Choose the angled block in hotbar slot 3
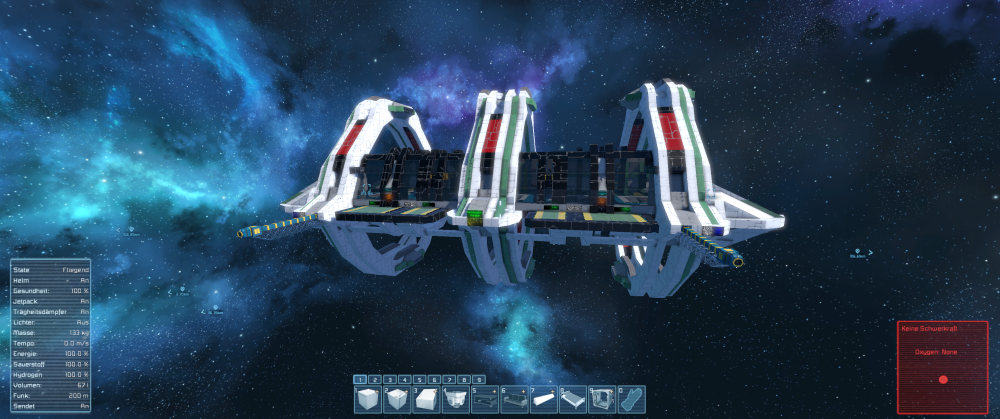 [427, 401]
